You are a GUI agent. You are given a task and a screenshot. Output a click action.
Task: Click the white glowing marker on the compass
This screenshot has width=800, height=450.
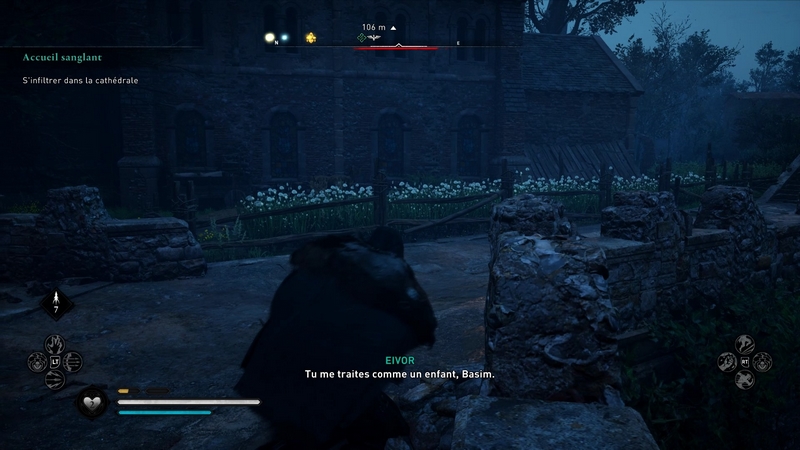pyautogui.click(x=269, y=38)
